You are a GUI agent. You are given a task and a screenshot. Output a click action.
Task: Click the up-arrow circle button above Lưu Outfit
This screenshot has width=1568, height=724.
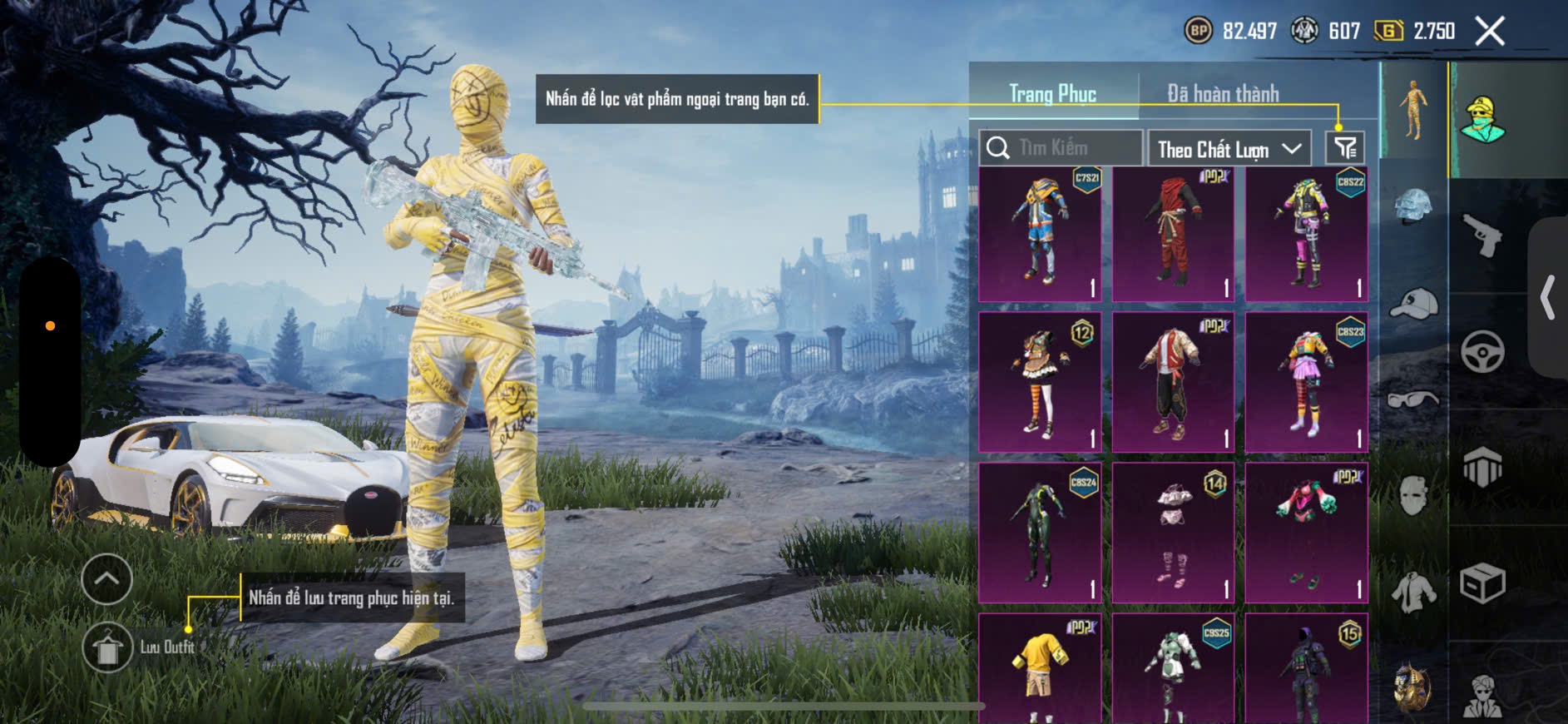tap(106, 578)
